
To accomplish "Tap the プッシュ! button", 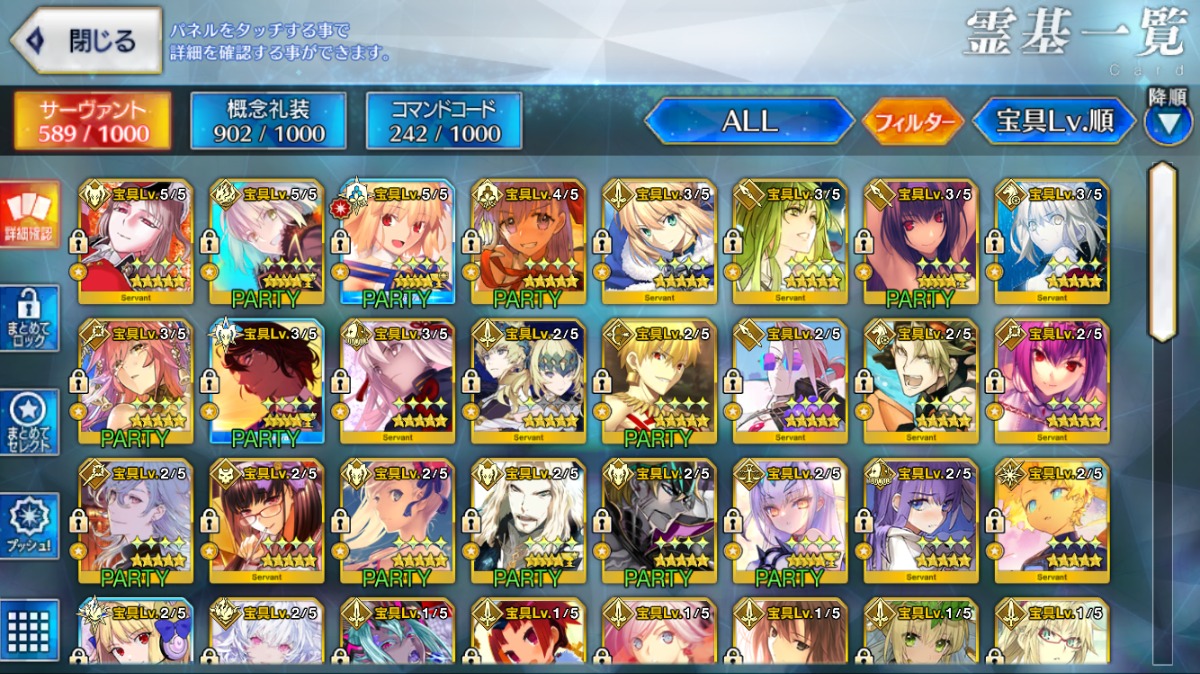I will pyautogui.click(x=30, y=526).
